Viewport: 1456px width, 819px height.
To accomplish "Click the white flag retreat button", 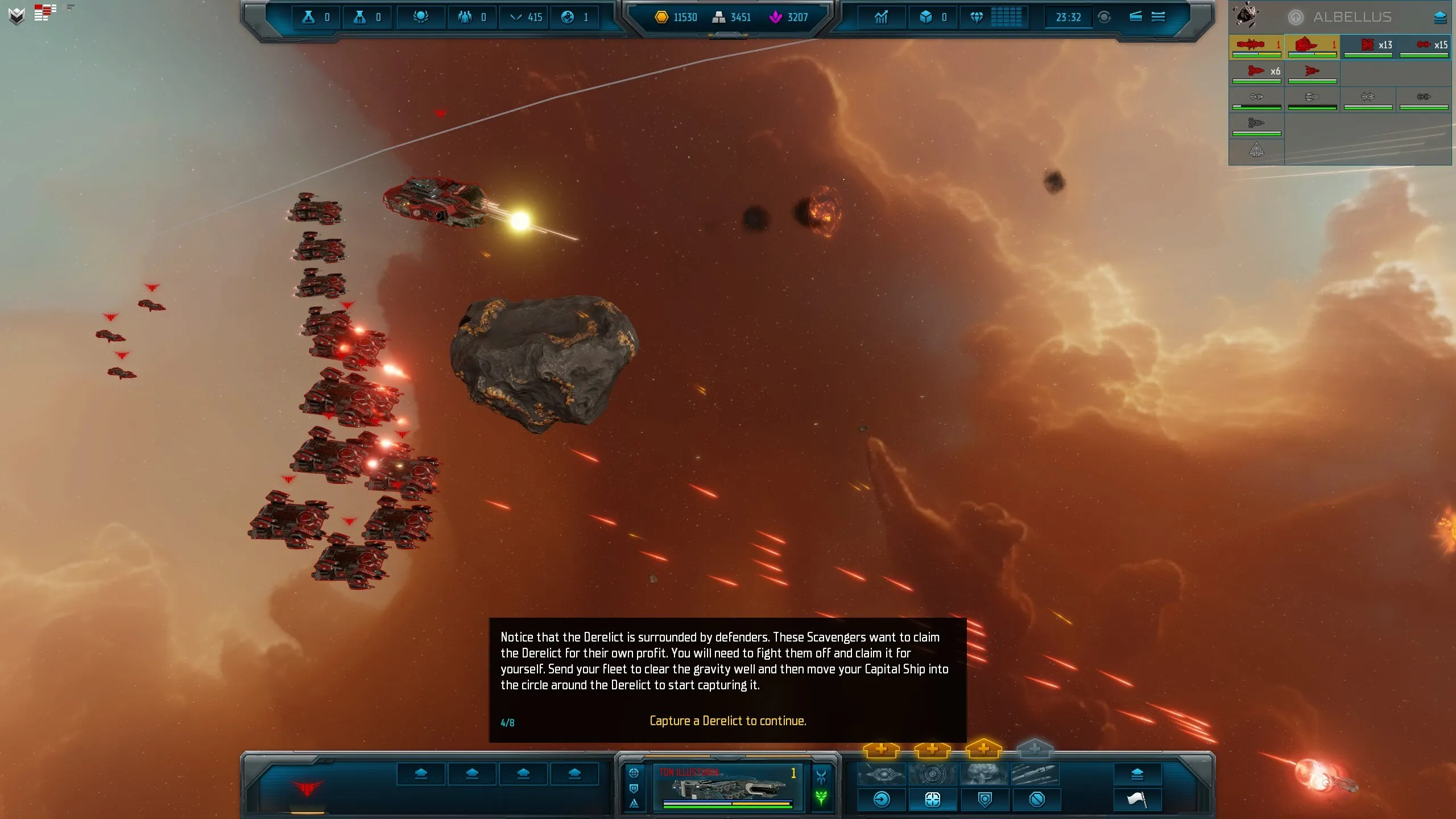I will coord(1137,800).
